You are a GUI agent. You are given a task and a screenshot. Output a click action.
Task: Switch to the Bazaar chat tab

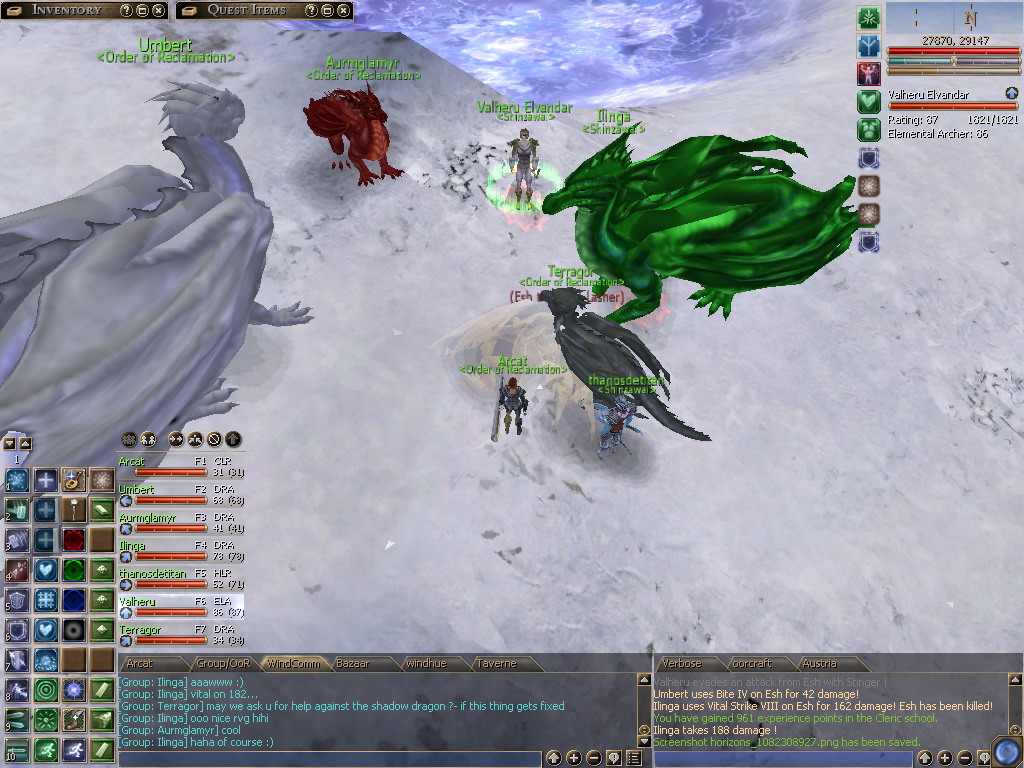click(x=353, y=663)
